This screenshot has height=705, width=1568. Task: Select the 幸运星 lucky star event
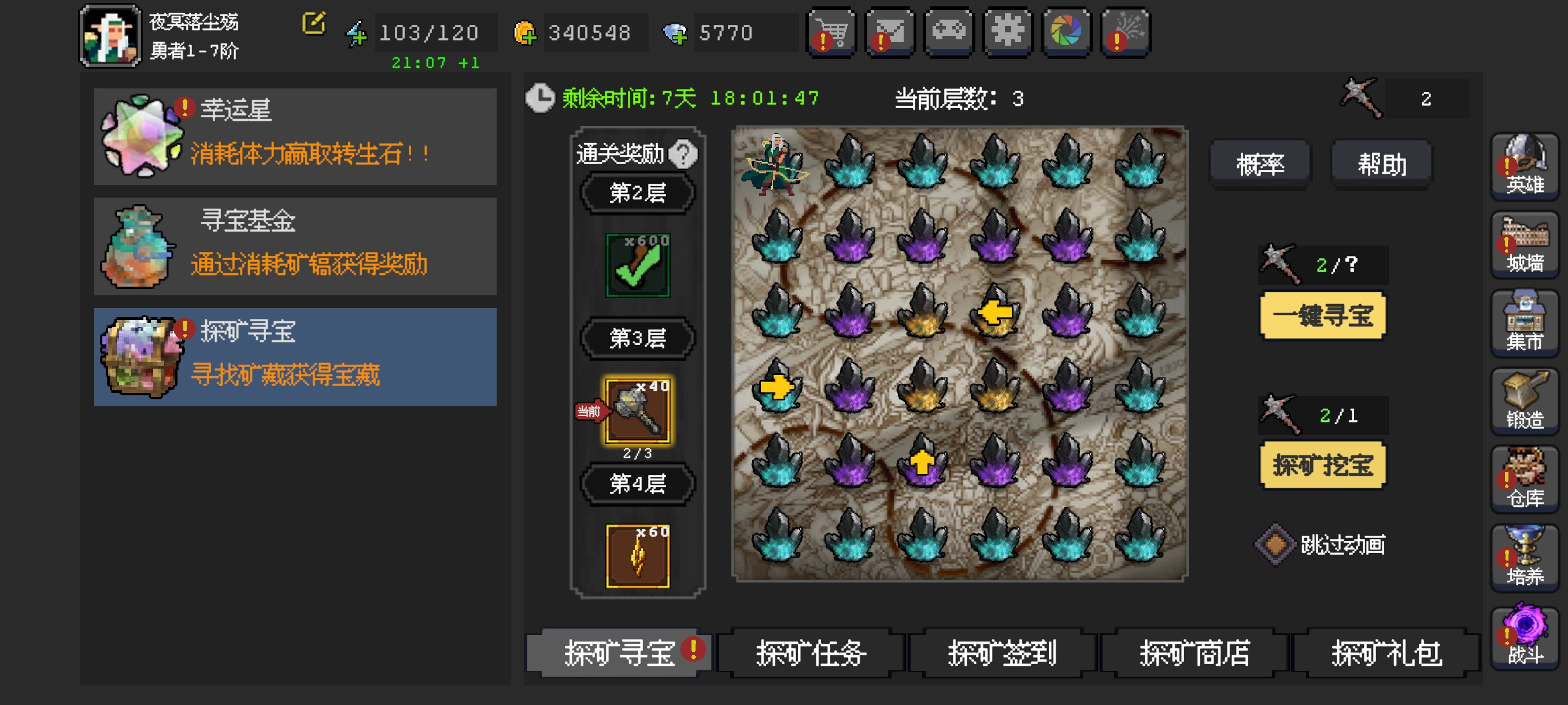[295, 136]
